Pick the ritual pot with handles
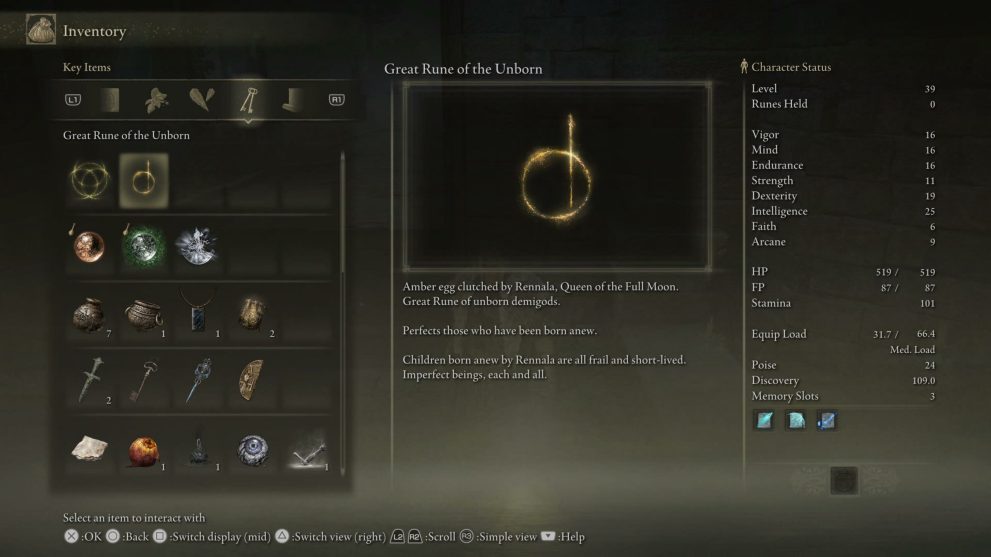 tap(143, 314)
